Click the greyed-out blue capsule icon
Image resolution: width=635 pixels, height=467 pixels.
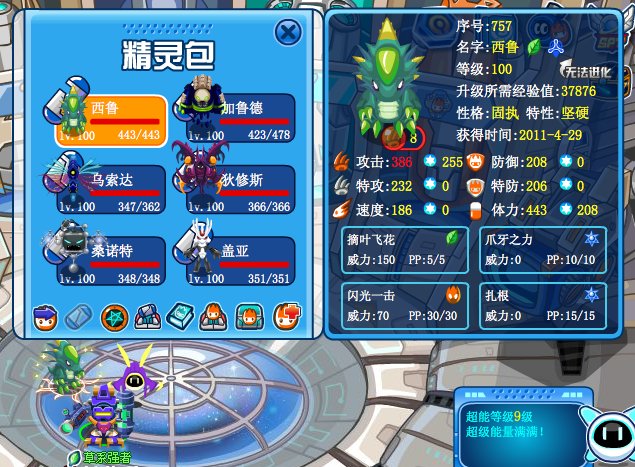click(x=79, y=318)
